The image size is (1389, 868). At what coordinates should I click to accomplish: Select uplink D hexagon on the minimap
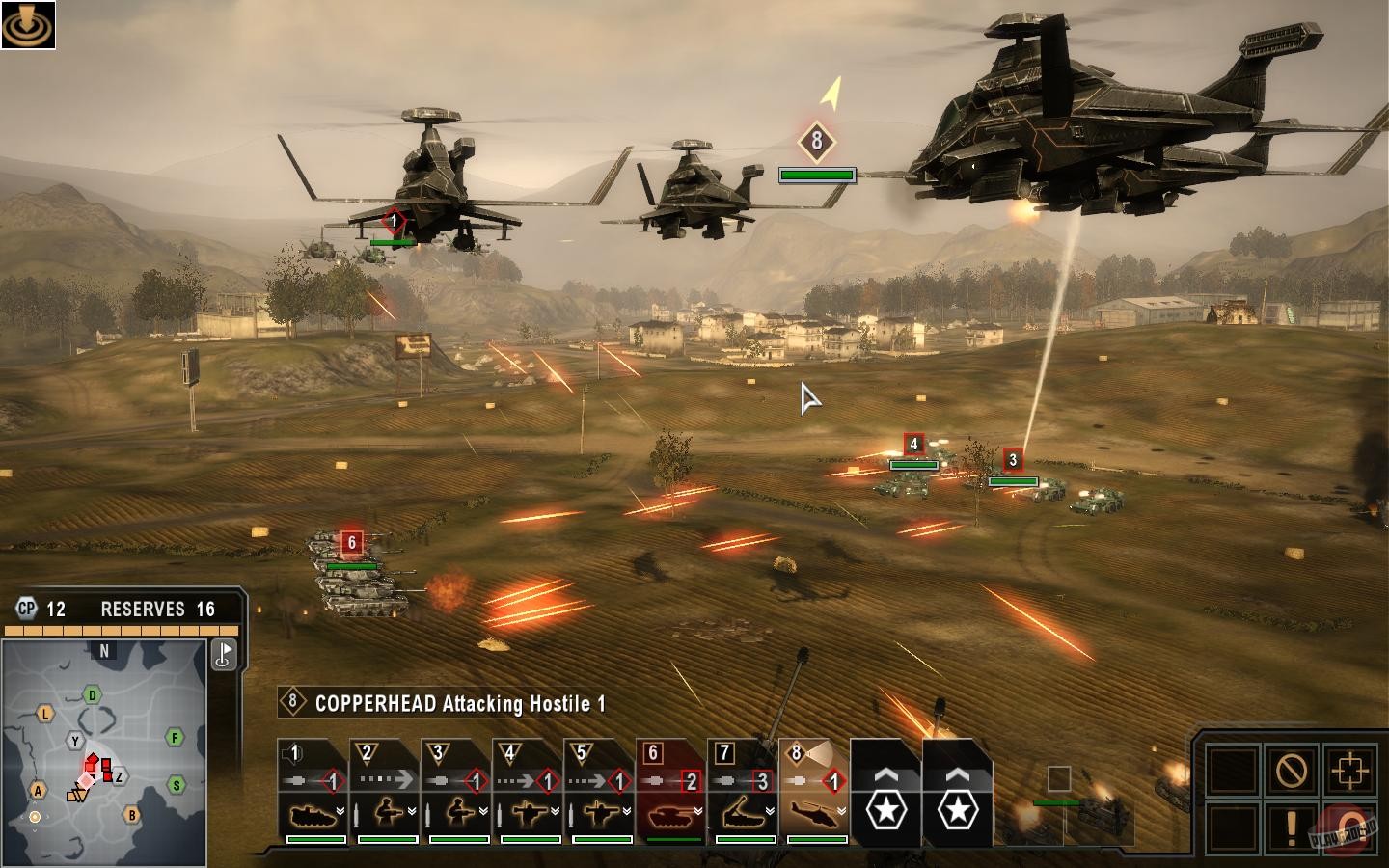tap(92, 694)
